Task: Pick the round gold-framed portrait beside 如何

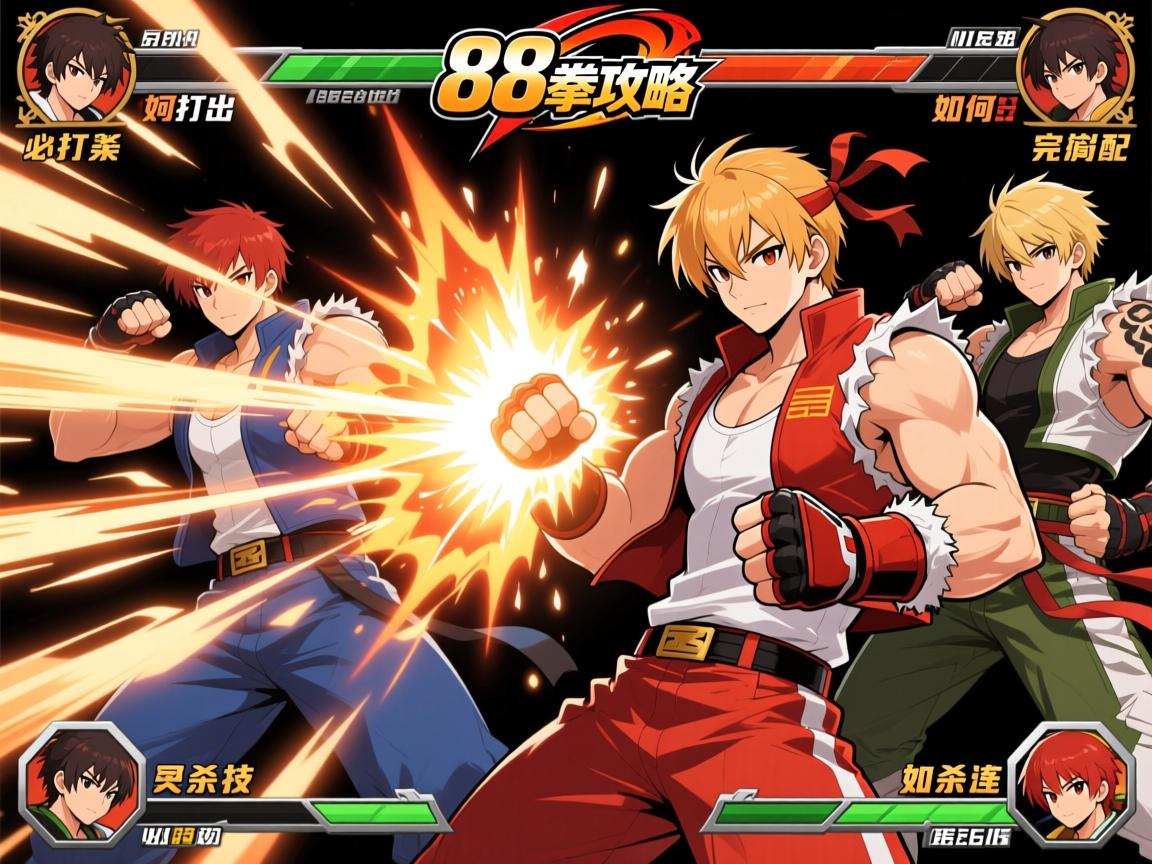Action: click(x=1075, y=67)
